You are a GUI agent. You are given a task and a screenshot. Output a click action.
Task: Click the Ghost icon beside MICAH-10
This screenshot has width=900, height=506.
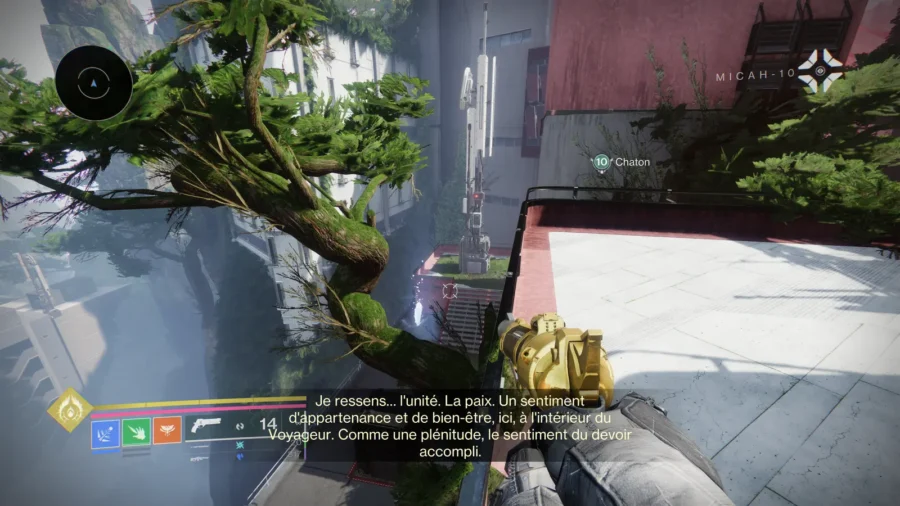coord(820,71)
